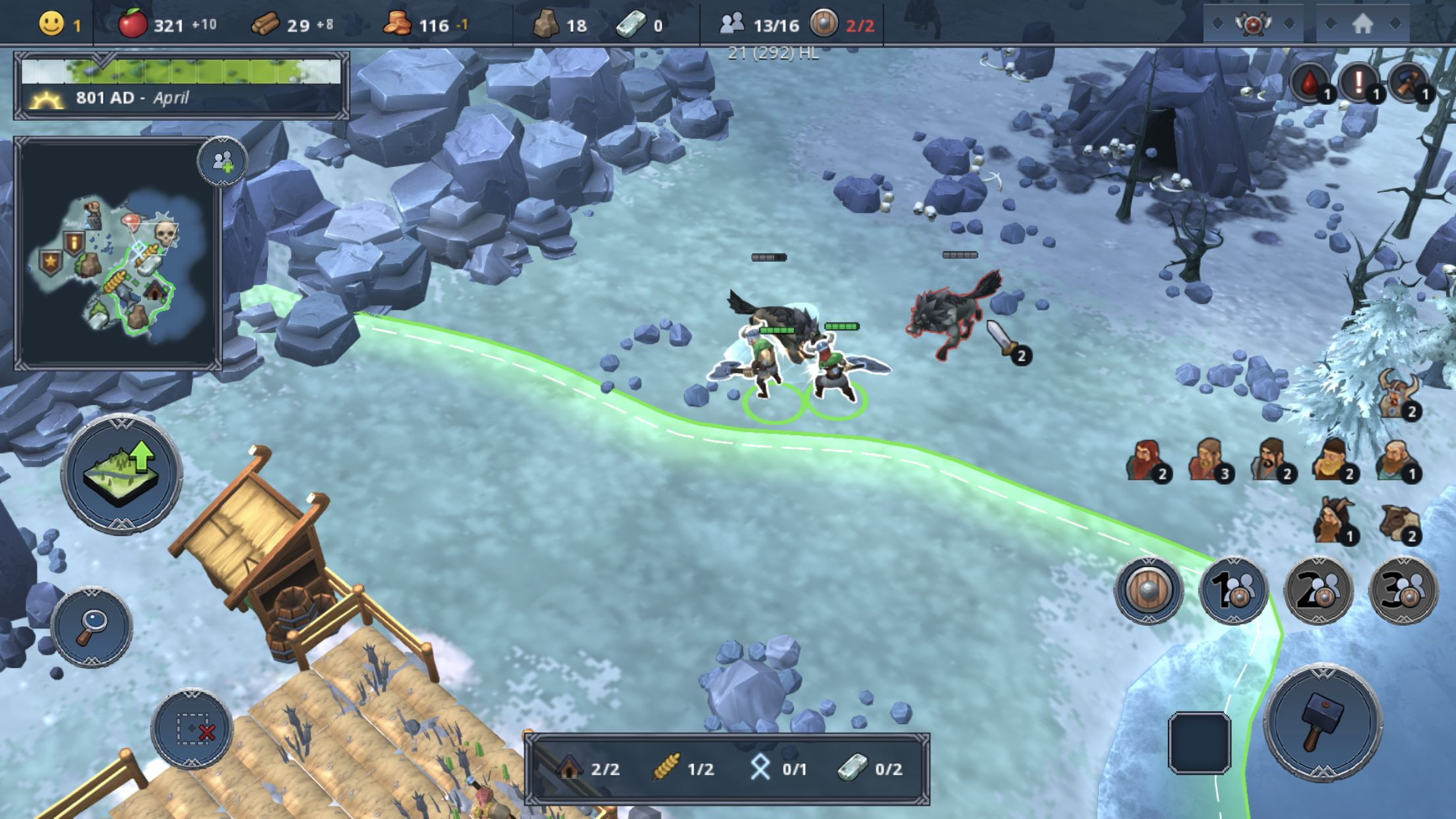The width and height of the screenshot is (1456, 819).
Task: Select the ox unit group icon
Action: pos(1399,523)
